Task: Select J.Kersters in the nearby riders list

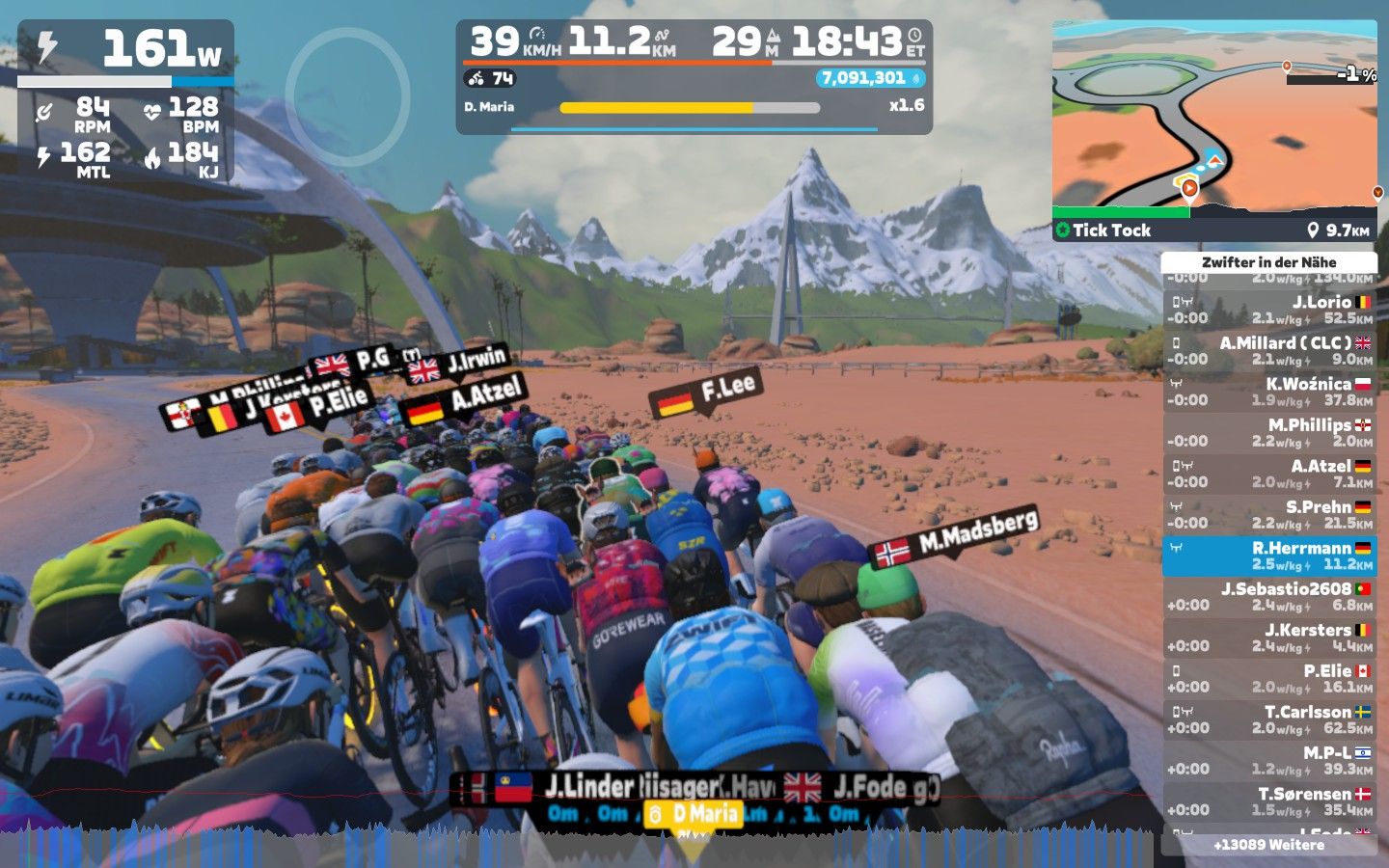Action: coord(1269,637)
